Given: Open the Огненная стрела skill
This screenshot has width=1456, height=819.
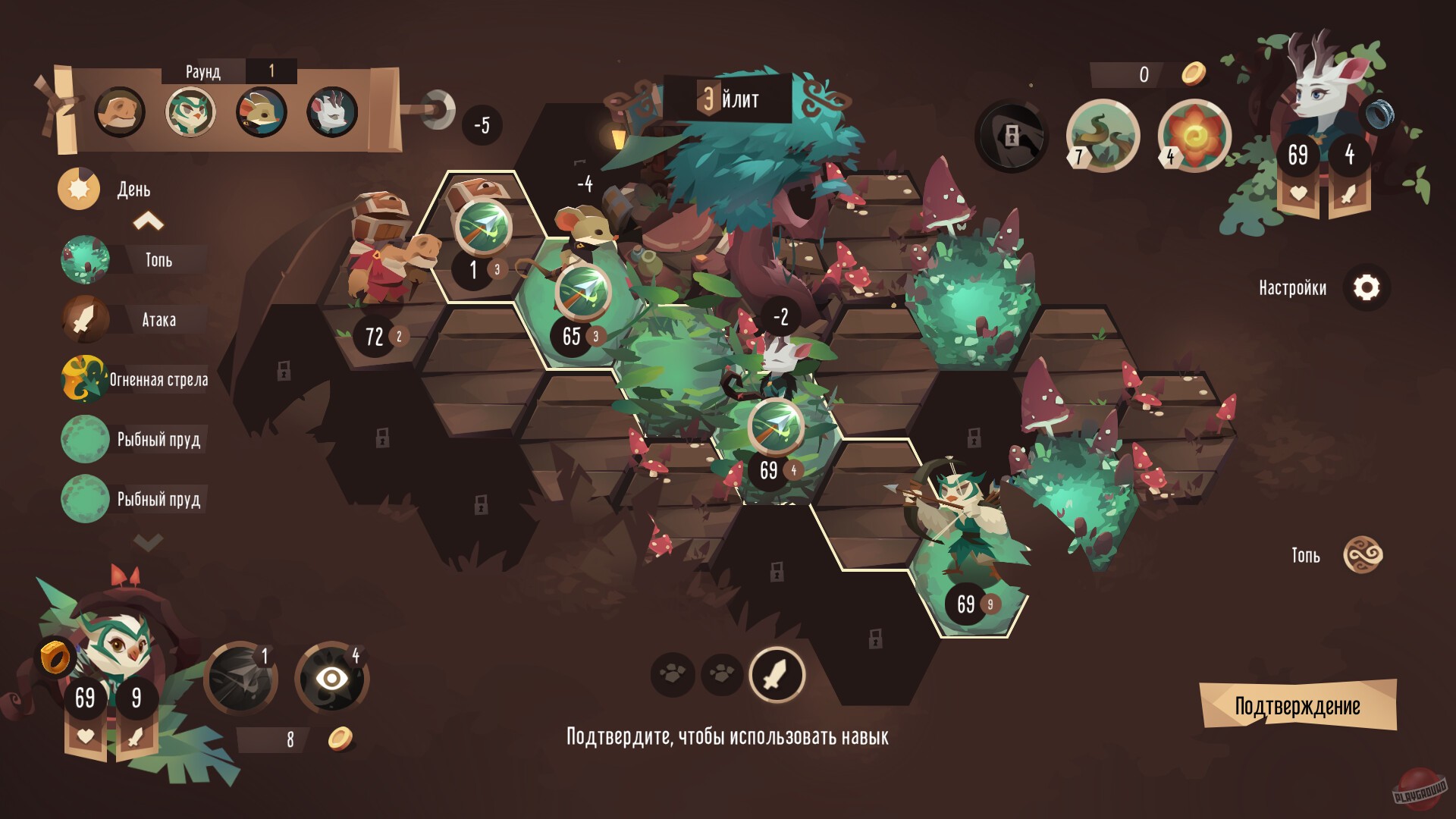Looking at the screenshot, I should (x=85, y=379).
